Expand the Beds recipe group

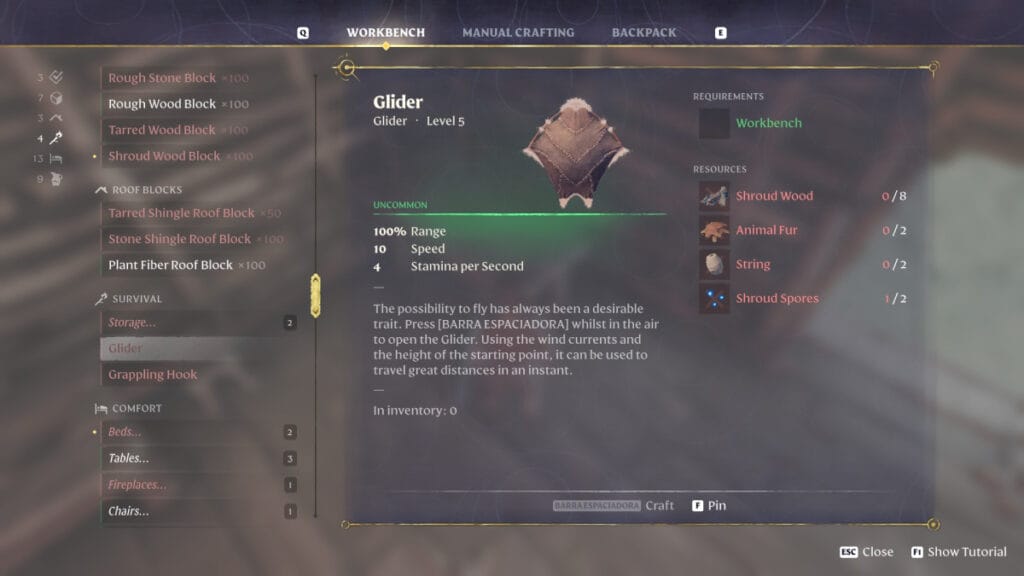(x=125, y=432)
